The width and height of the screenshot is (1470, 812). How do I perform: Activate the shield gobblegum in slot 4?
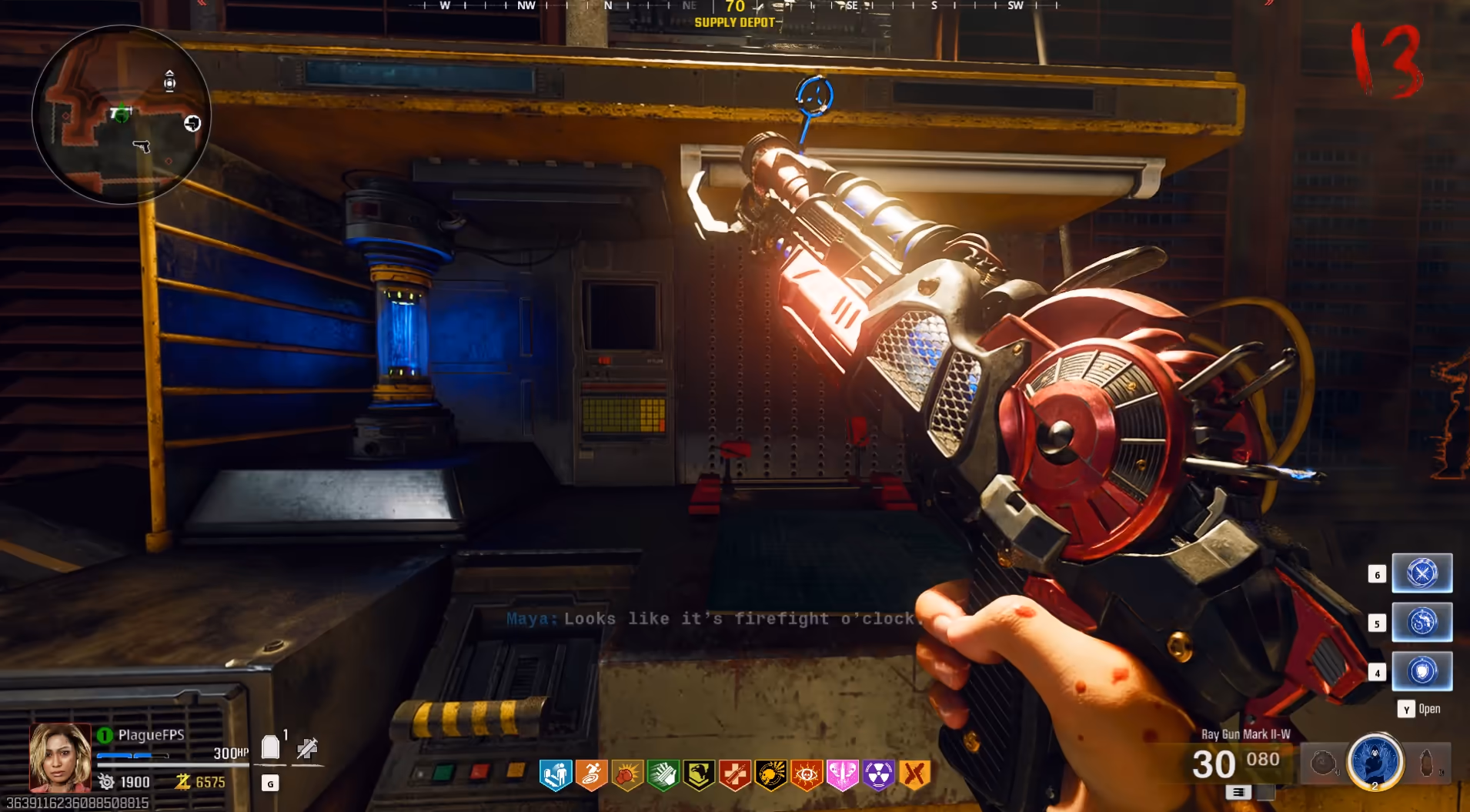click(x=1422, y=671)
